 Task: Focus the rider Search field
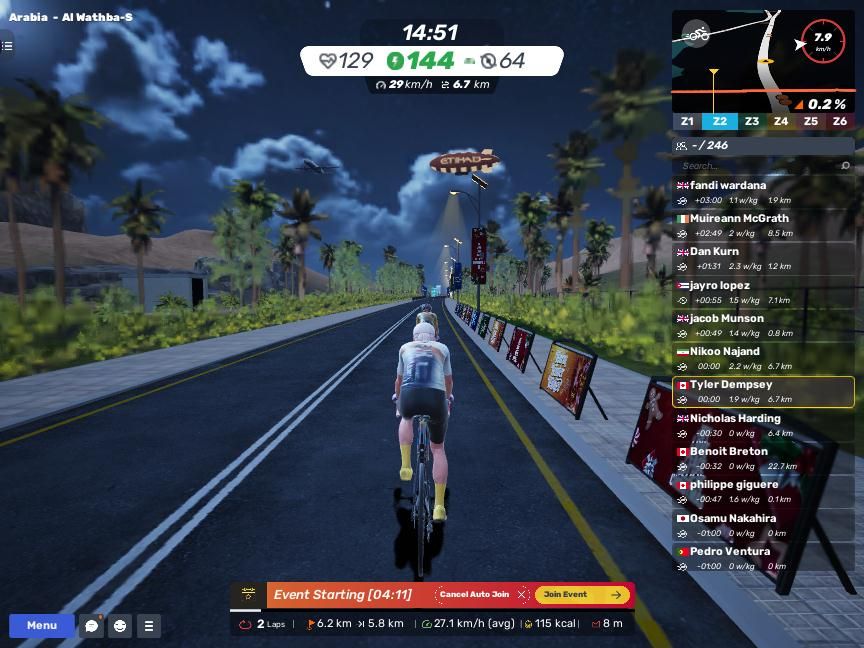click(760, 166)
